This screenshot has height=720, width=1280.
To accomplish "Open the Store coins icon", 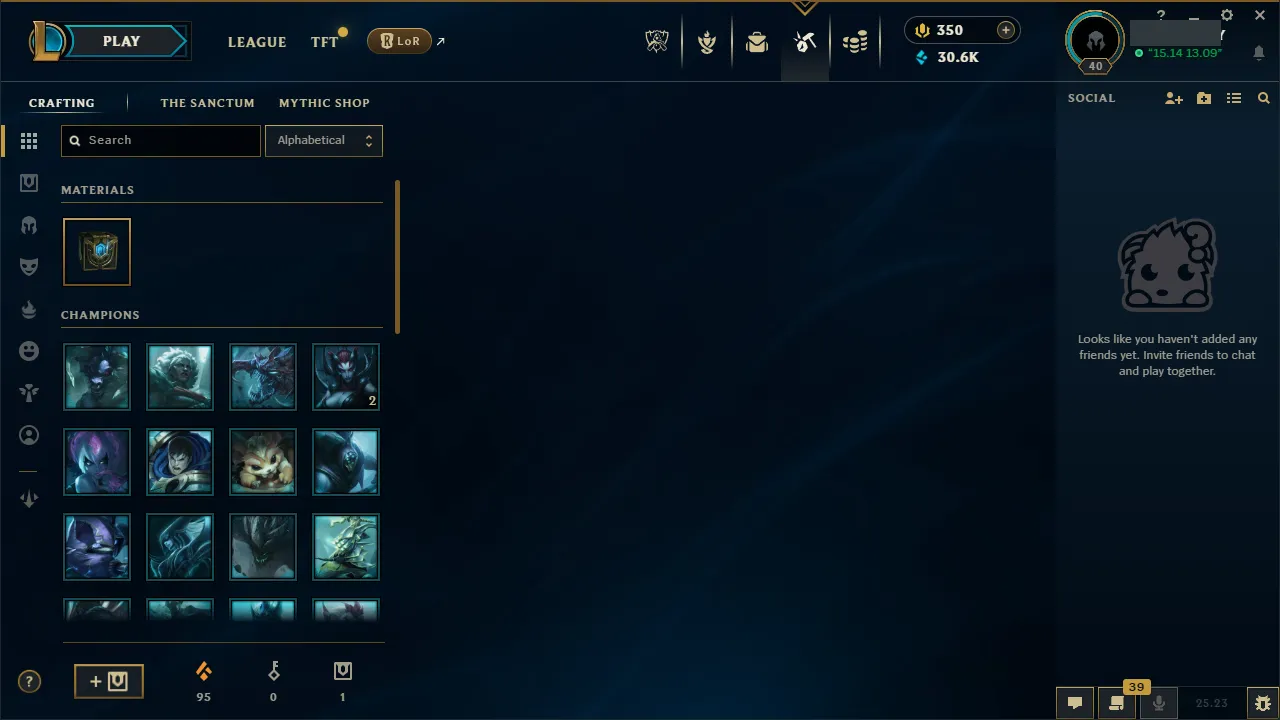I will point(855,41).
